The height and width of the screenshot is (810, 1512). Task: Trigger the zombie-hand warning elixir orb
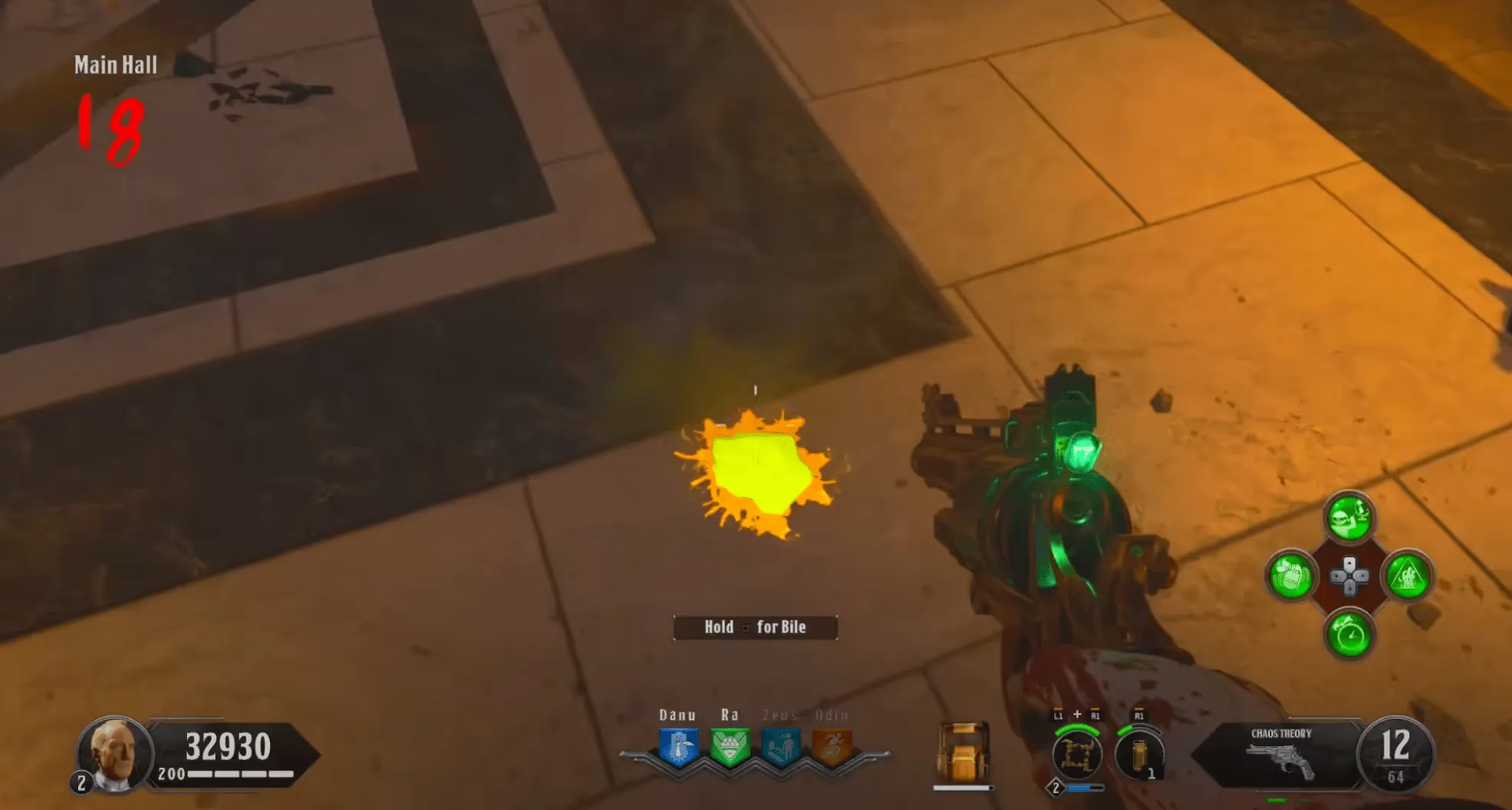pos(1408,575)
